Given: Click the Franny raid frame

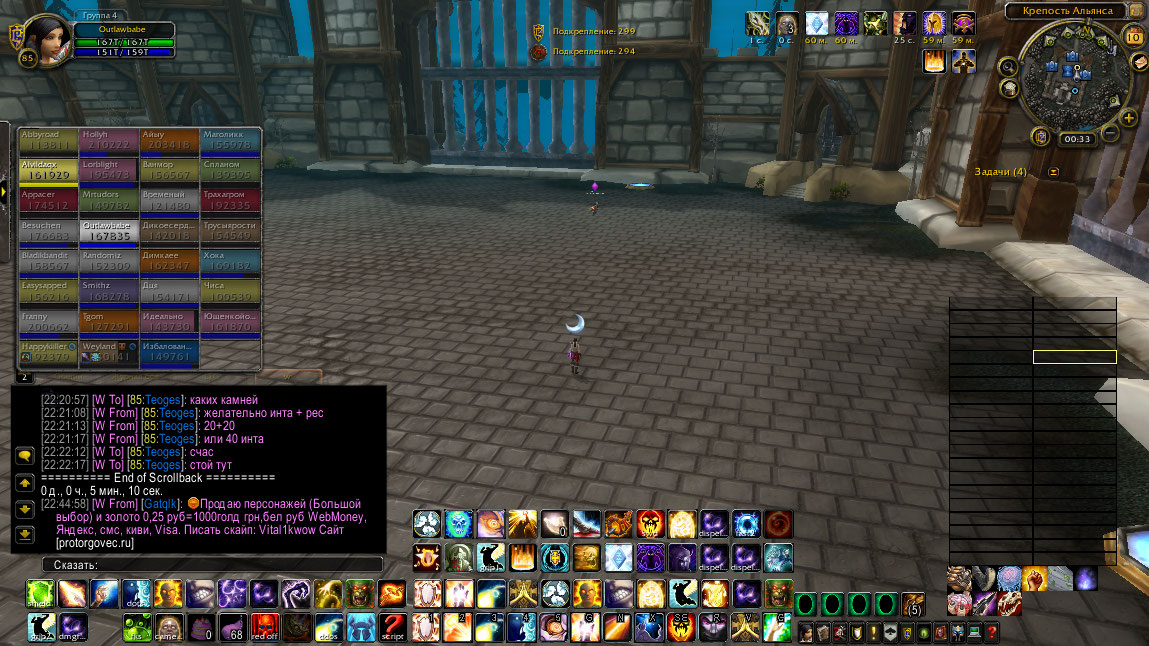Looking at the screenshot, I should click(x=48, y=323).
